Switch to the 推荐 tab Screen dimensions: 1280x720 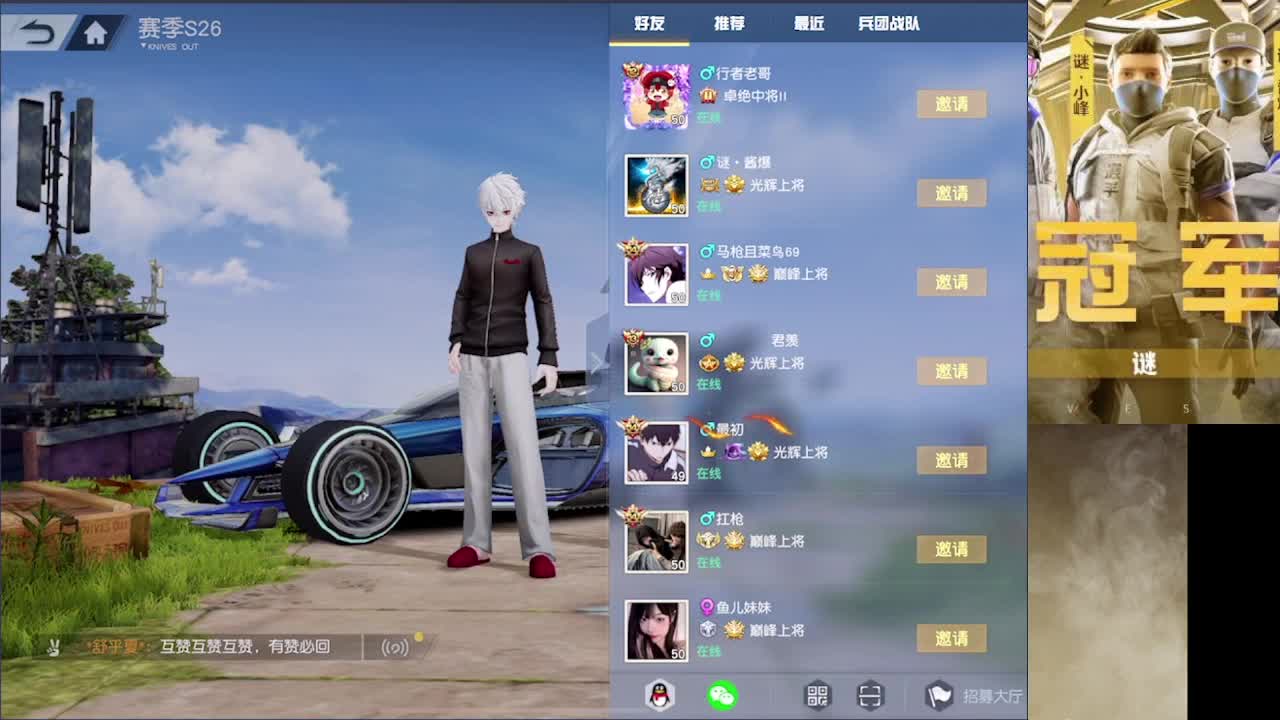728,22
